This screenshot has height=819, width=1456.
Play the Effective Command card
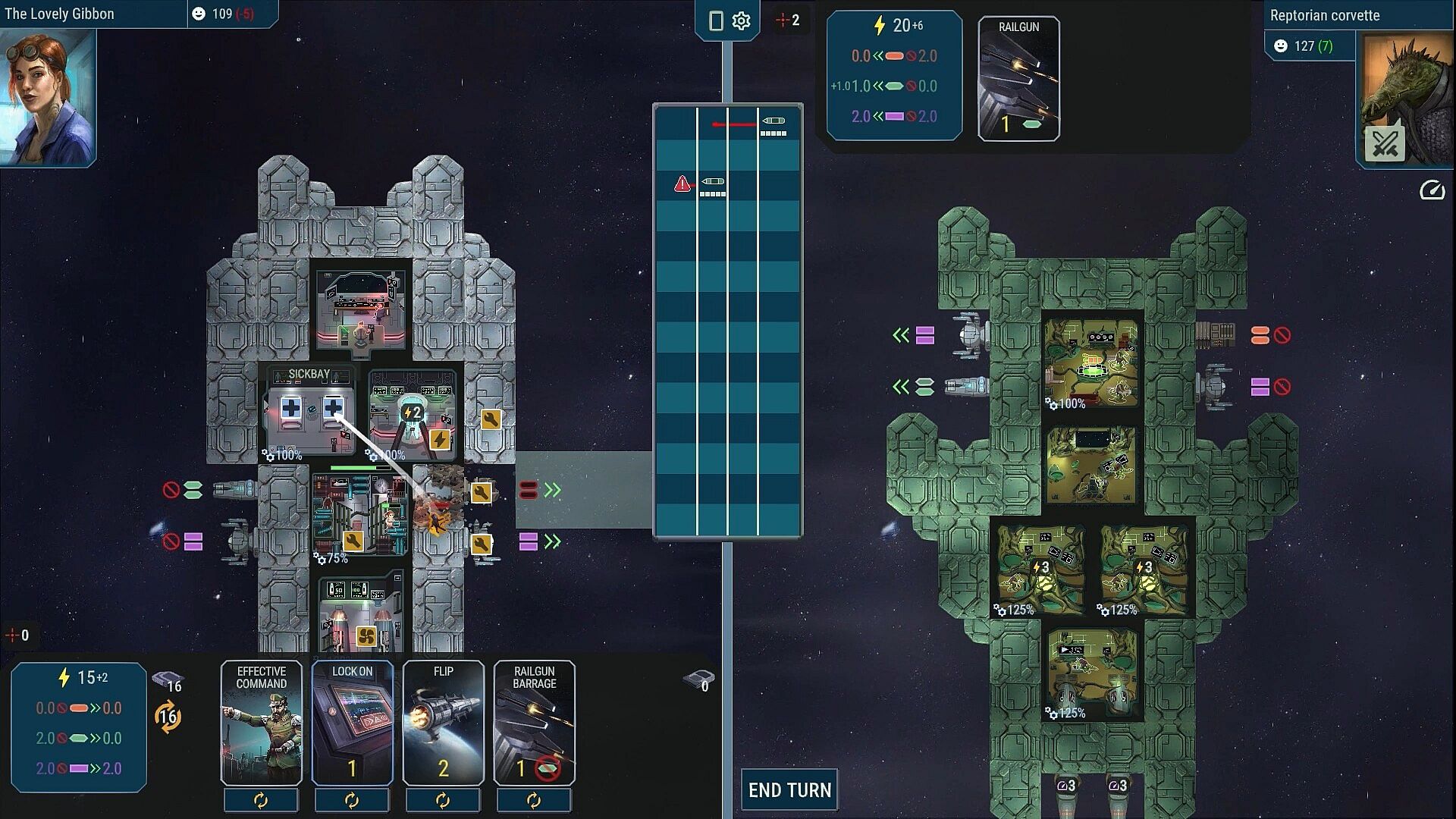[x=261, y=722]
